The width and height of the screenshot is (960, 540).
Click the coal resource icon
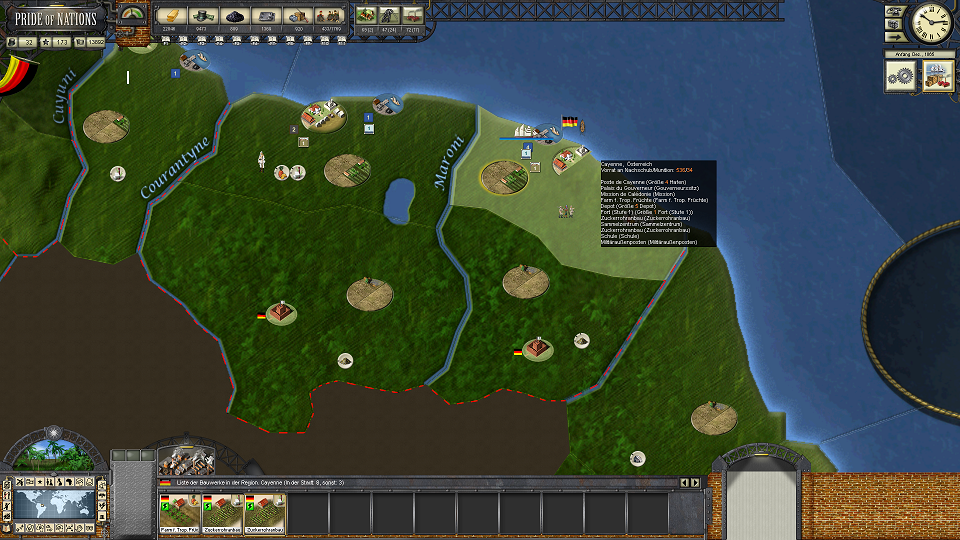click(236, 16)
